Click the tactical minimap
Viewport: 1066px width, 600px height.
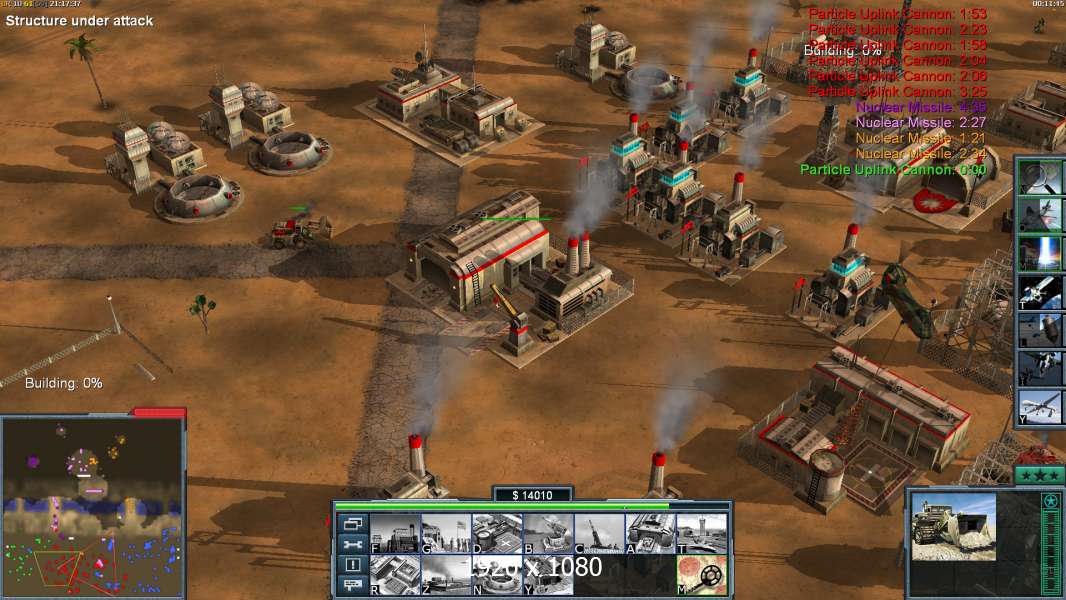coord(92,505)
